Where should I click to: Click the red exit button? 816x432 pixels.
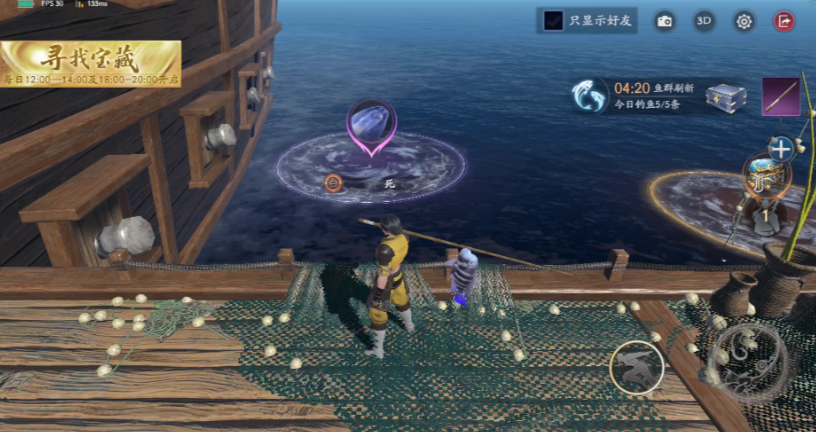[784, 21]
